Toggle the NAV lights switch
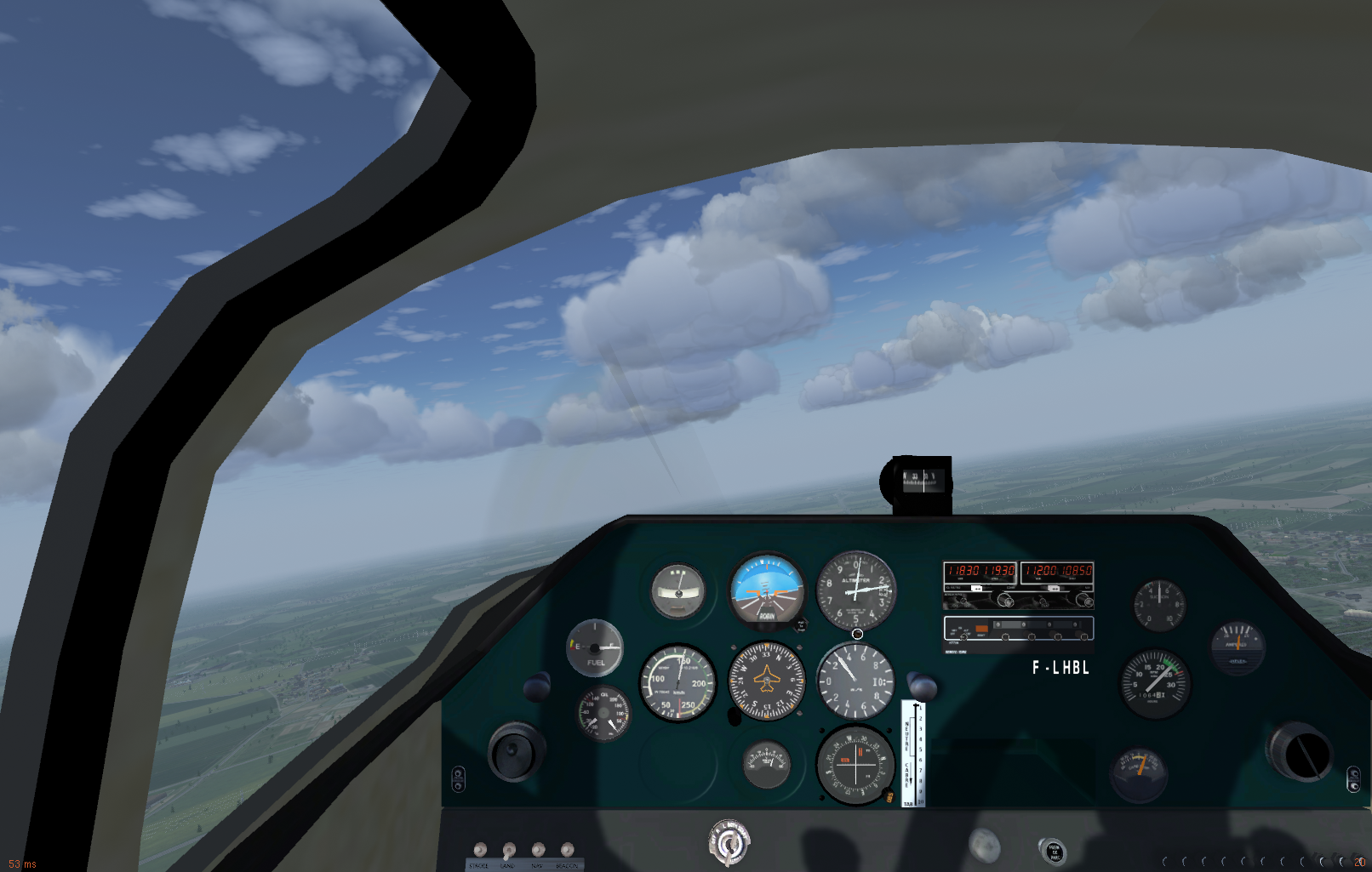 538,849
